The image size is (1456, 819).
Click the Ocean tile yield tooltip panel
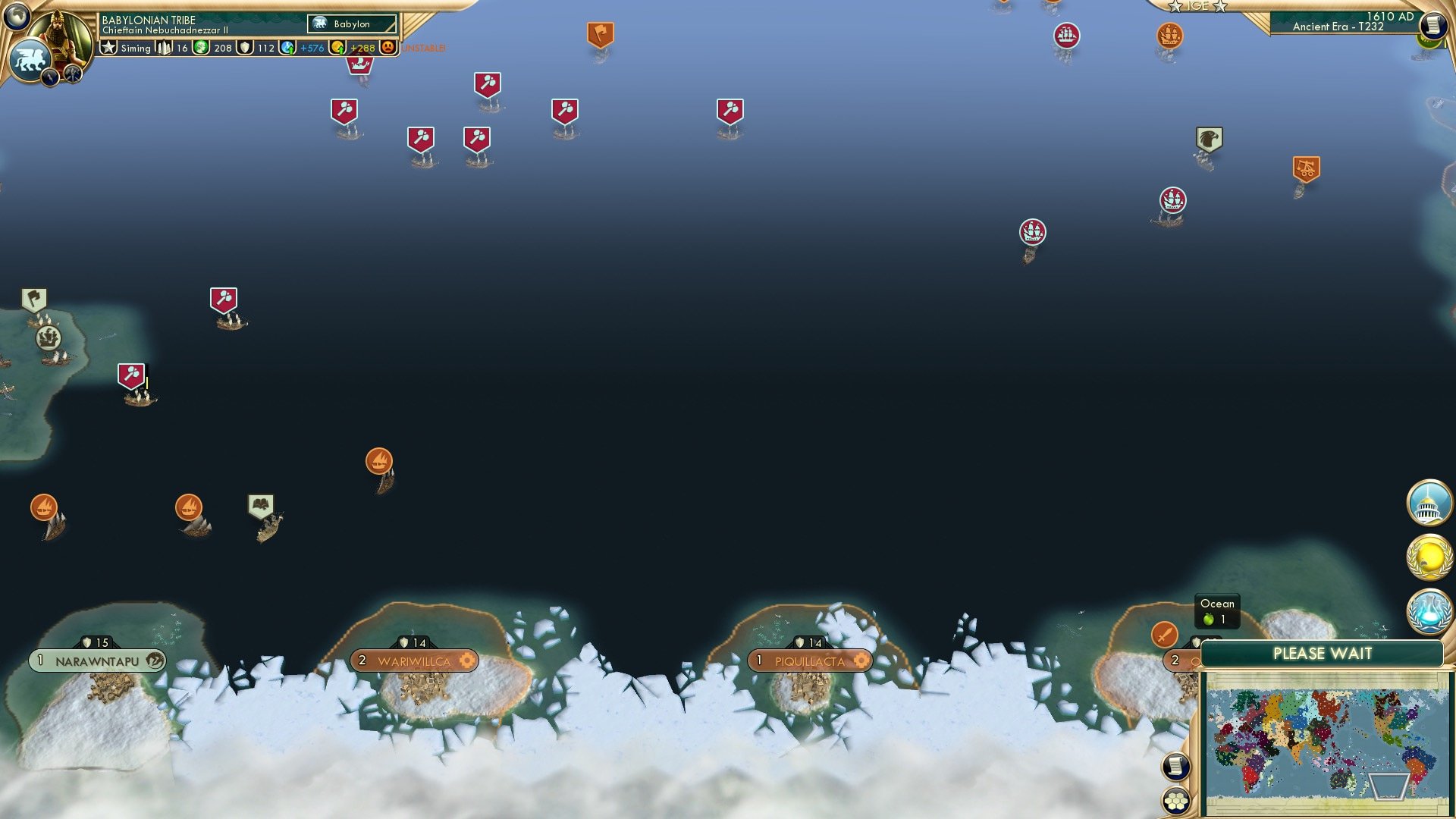(1216, 610)
